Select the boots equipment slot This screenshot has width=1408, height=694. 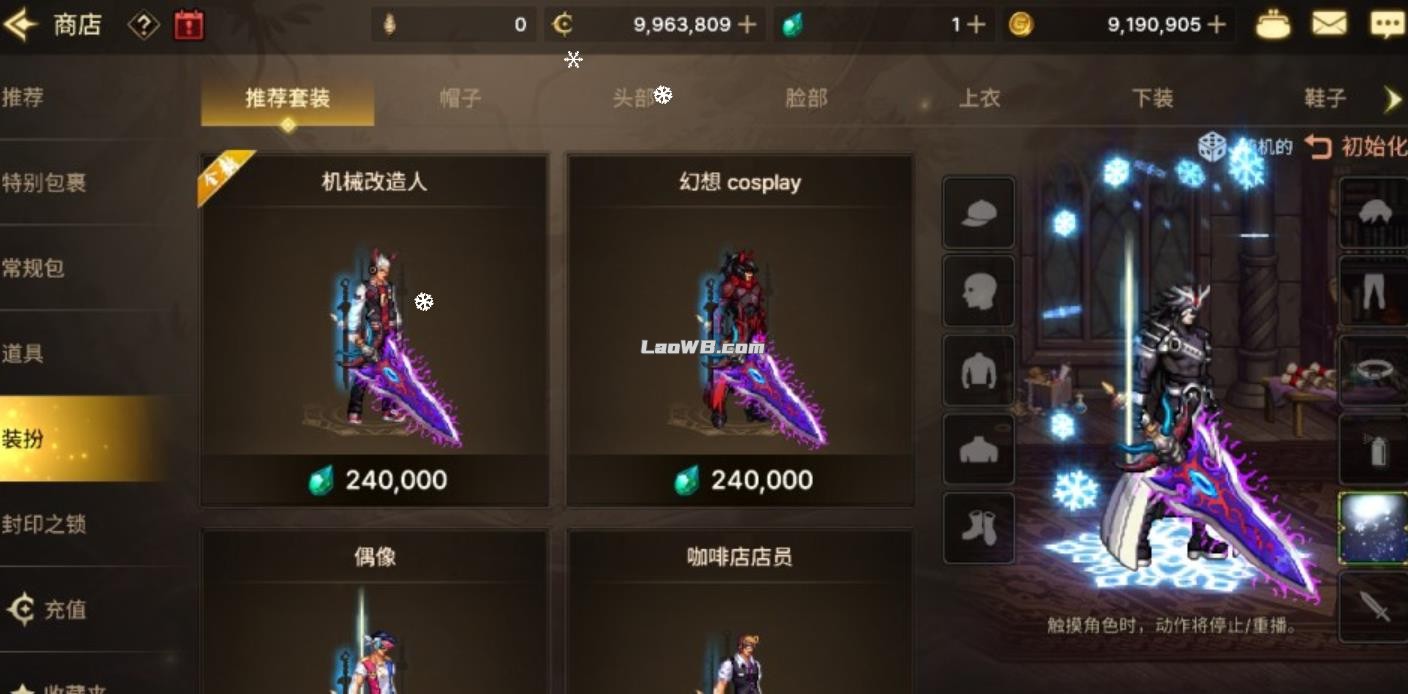(978, 528)
